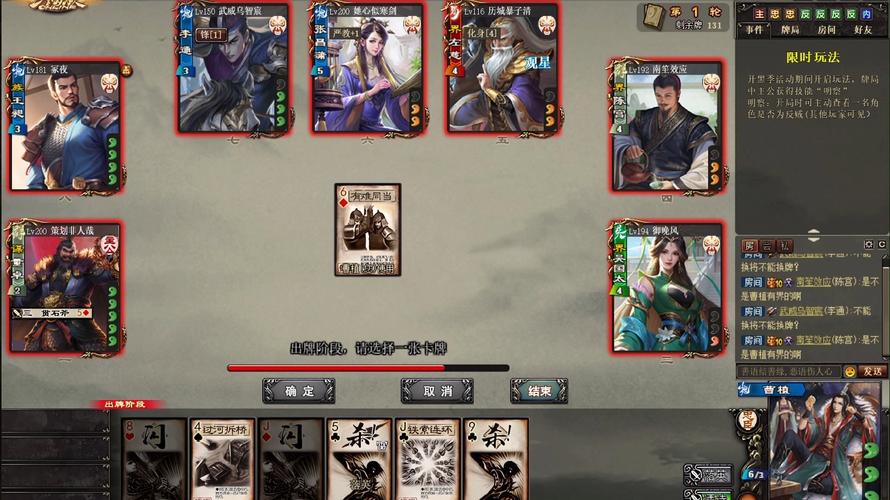
Task: Select the 8 of hearts 闪 card
Action: coord(155,460)
